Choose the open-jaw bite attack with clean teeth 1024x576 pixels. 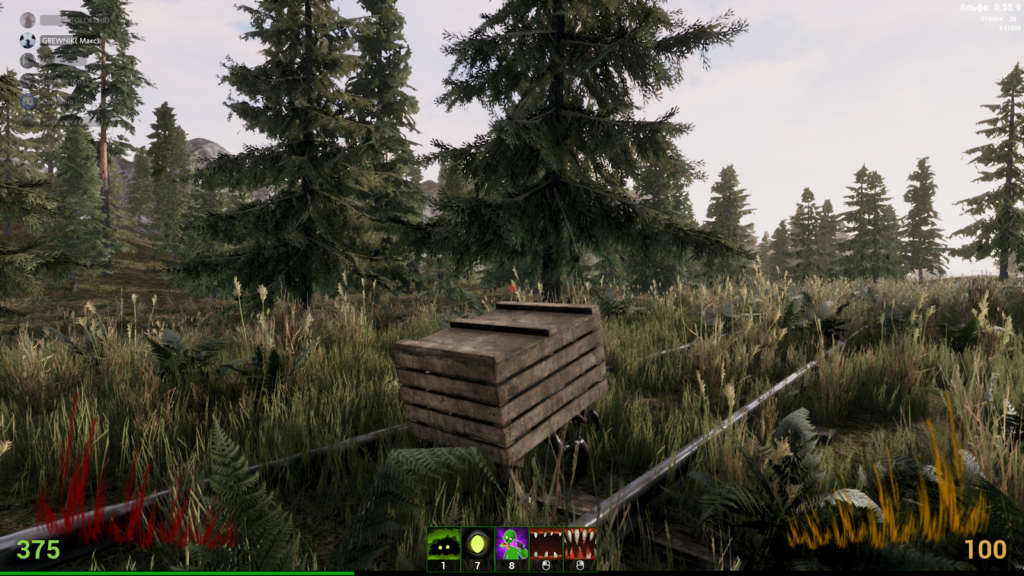click(545, 545)
